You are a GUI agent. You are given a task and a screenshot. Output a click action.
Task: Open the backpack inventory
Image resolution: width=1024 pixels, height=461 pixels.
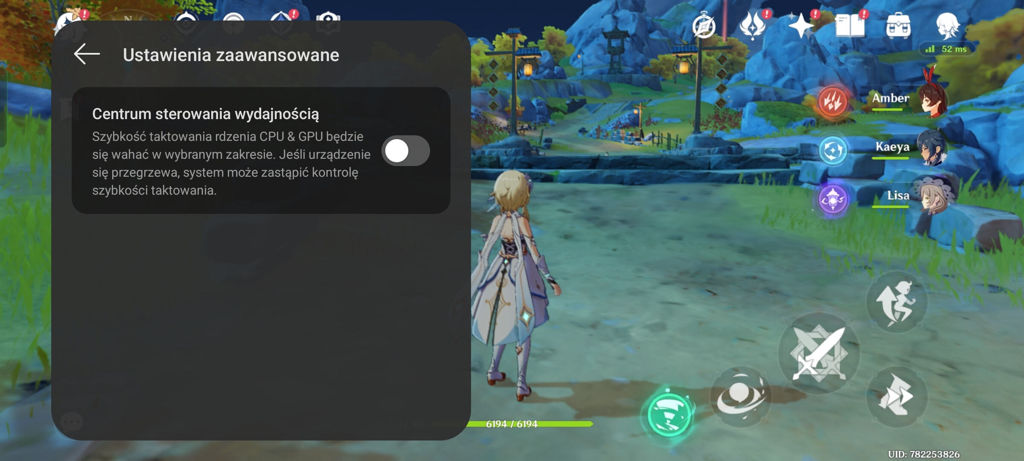point(899,26)
